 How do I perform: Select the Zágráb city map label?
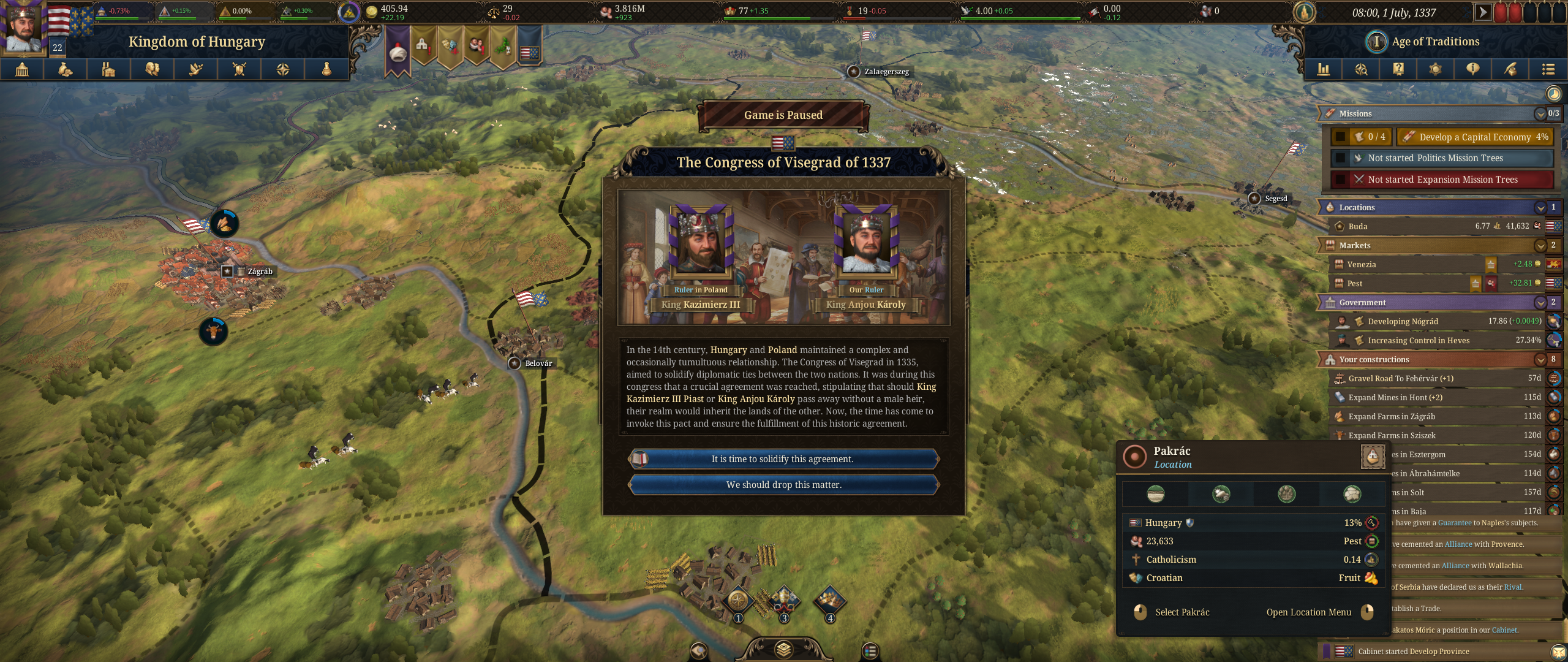click(260, 272)
